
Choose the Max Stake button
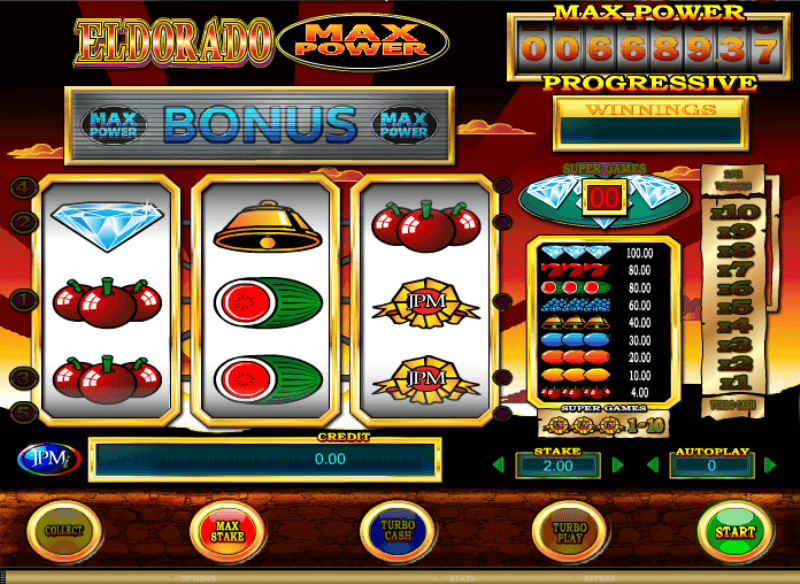click(x=228, y=531)
